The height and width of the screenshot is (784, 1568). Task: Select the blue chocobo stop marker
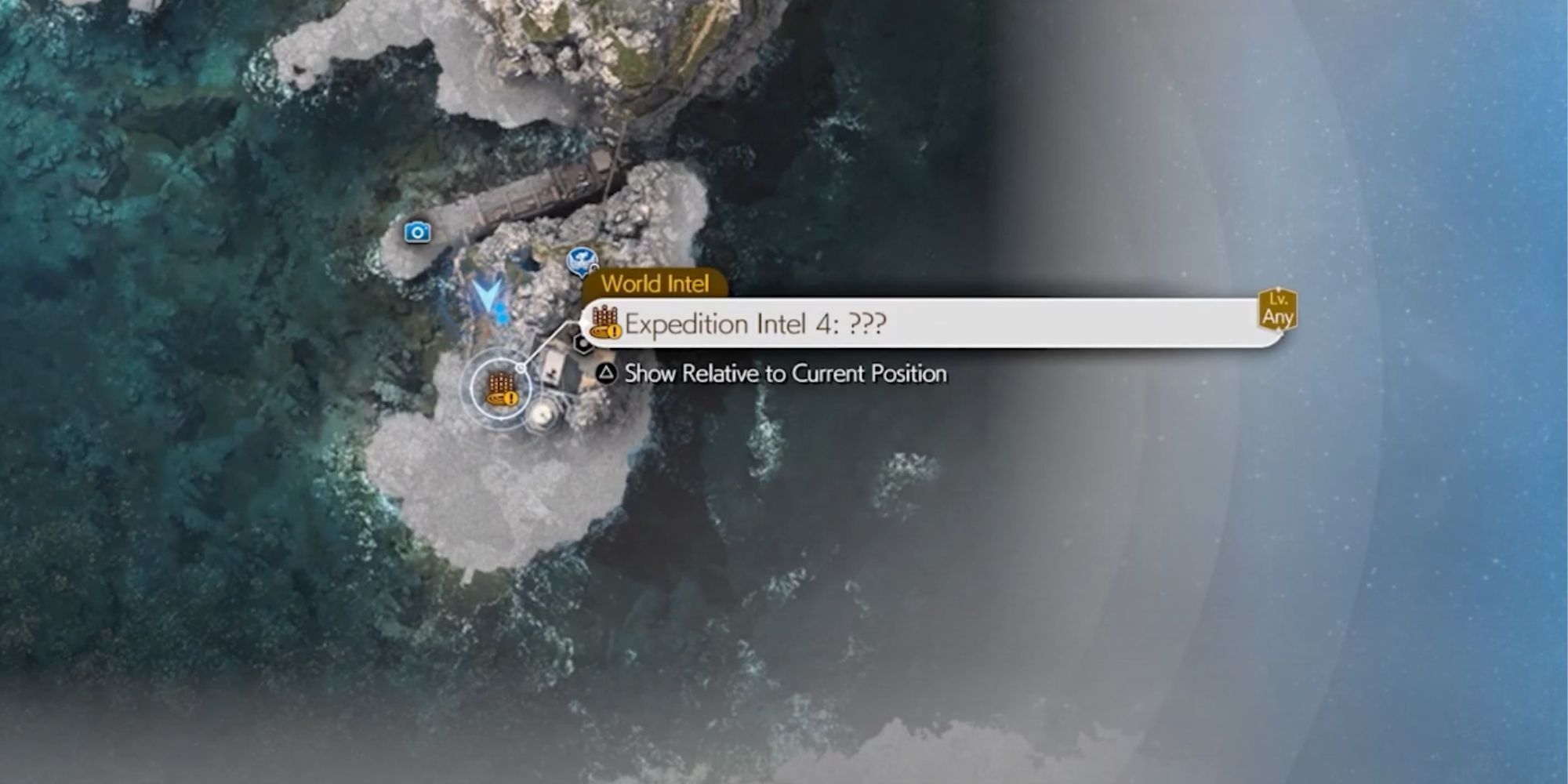pos(582,260)
